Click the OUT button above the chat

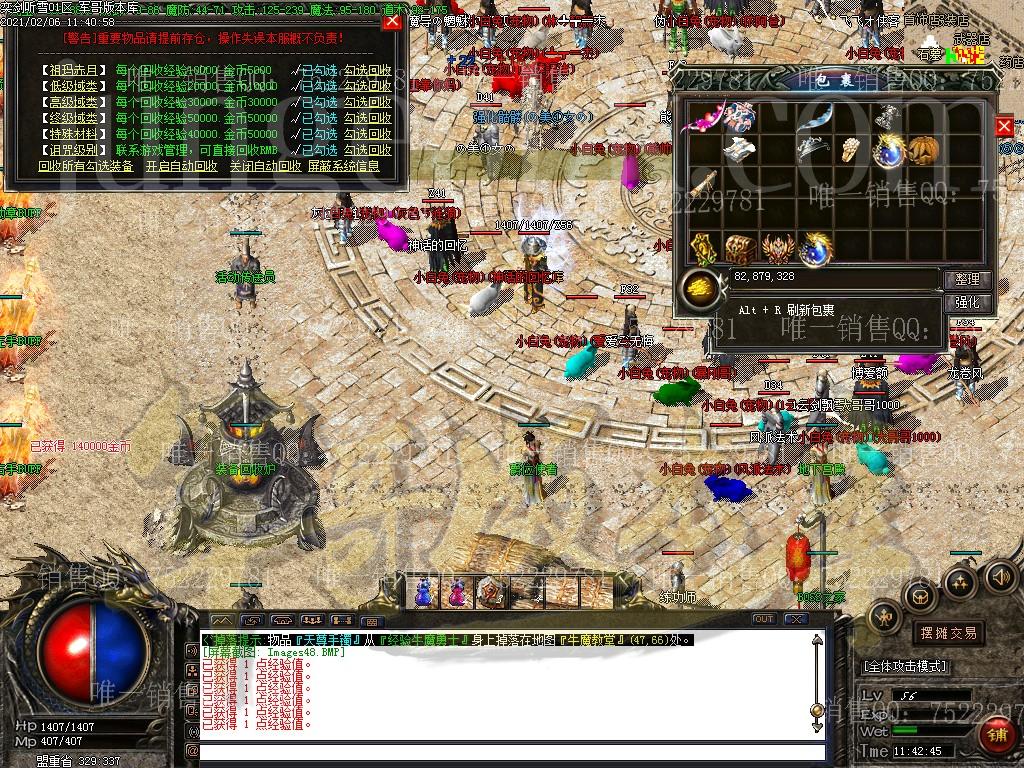764,619
